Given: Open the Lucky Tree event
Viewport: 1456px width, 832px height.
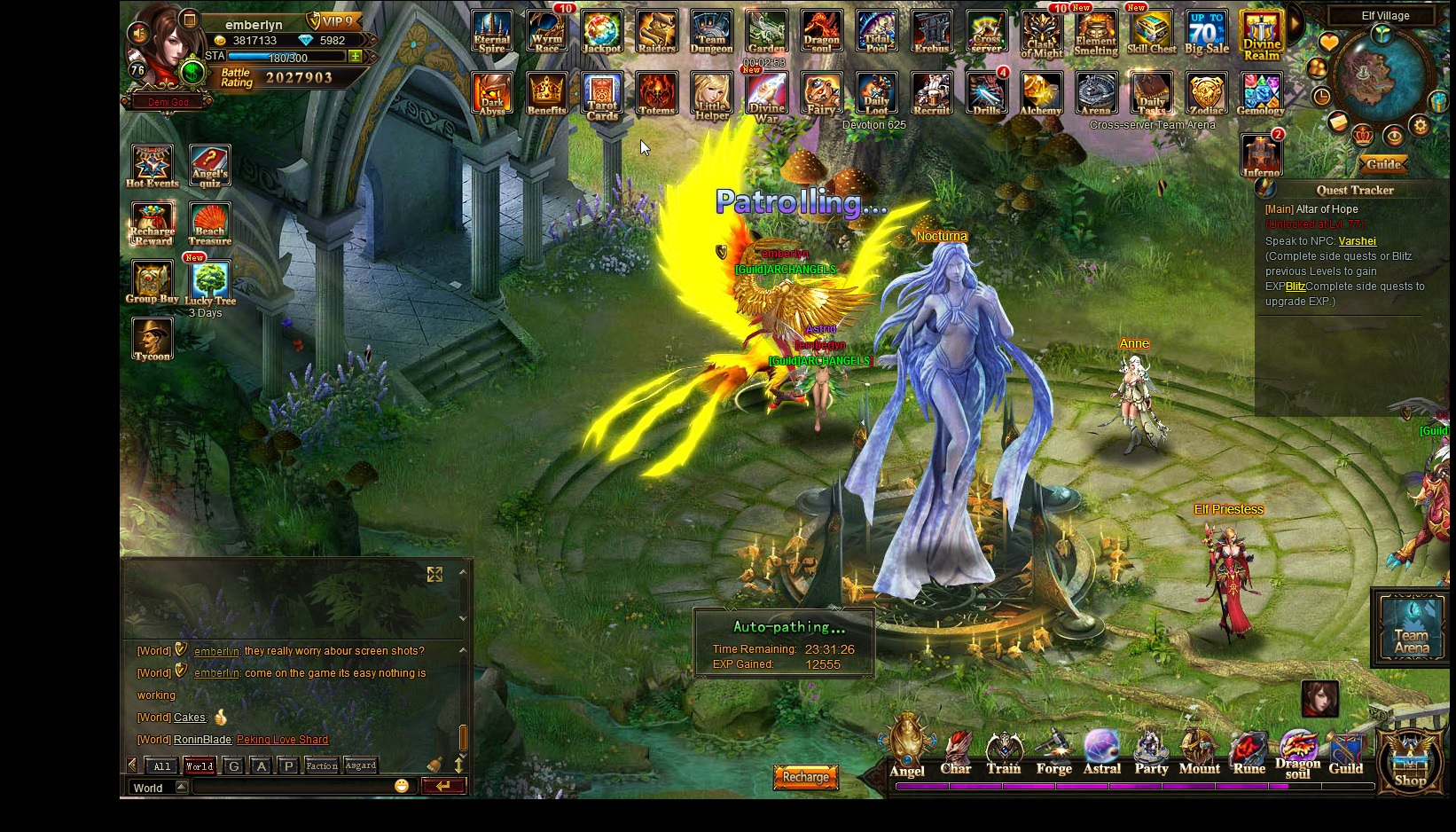Looking at the screenshot, I should [x=210, y=284].
